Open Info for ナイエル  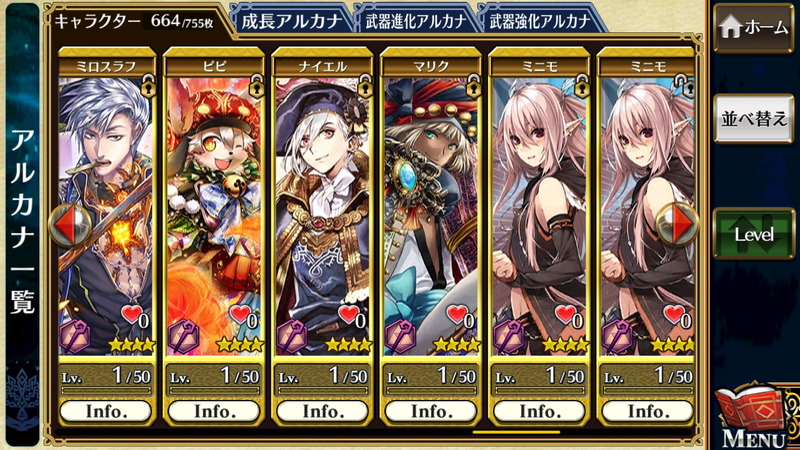tap(321, 411)
